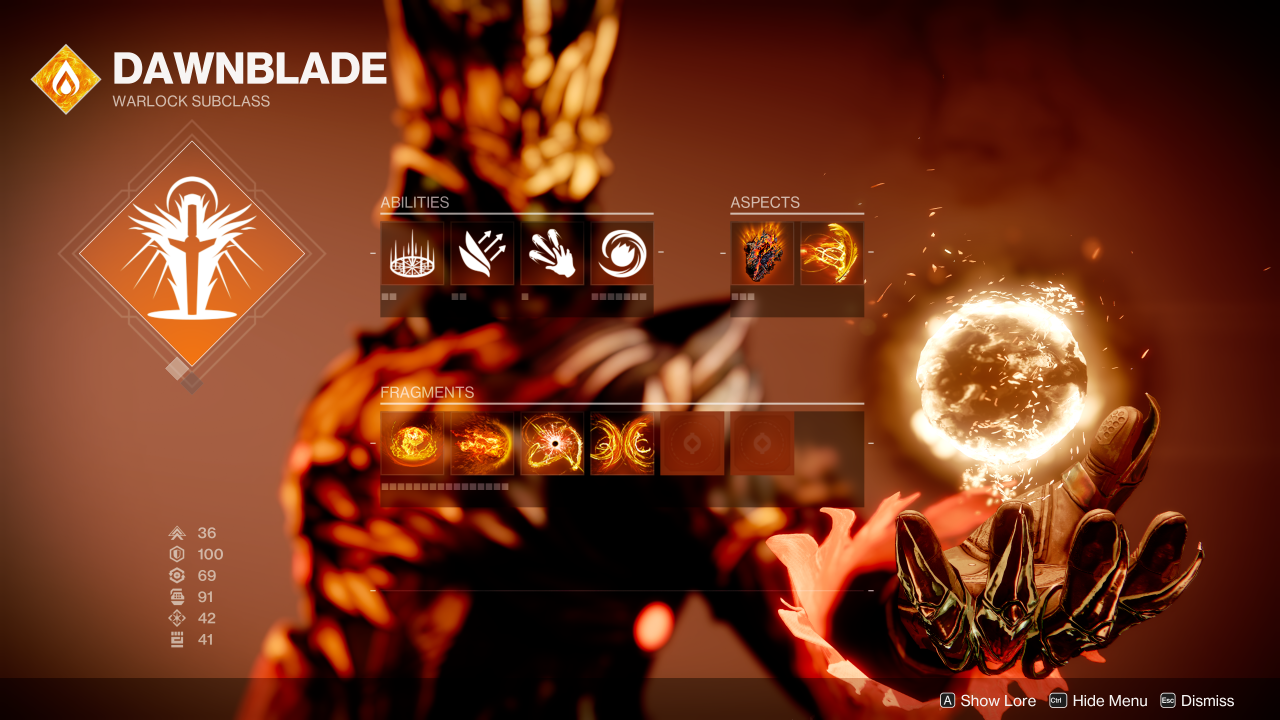This screenshot has height=720, width=1280.
Task: Select the clawed hand melee ability
Action: click(x=552, y=254)
